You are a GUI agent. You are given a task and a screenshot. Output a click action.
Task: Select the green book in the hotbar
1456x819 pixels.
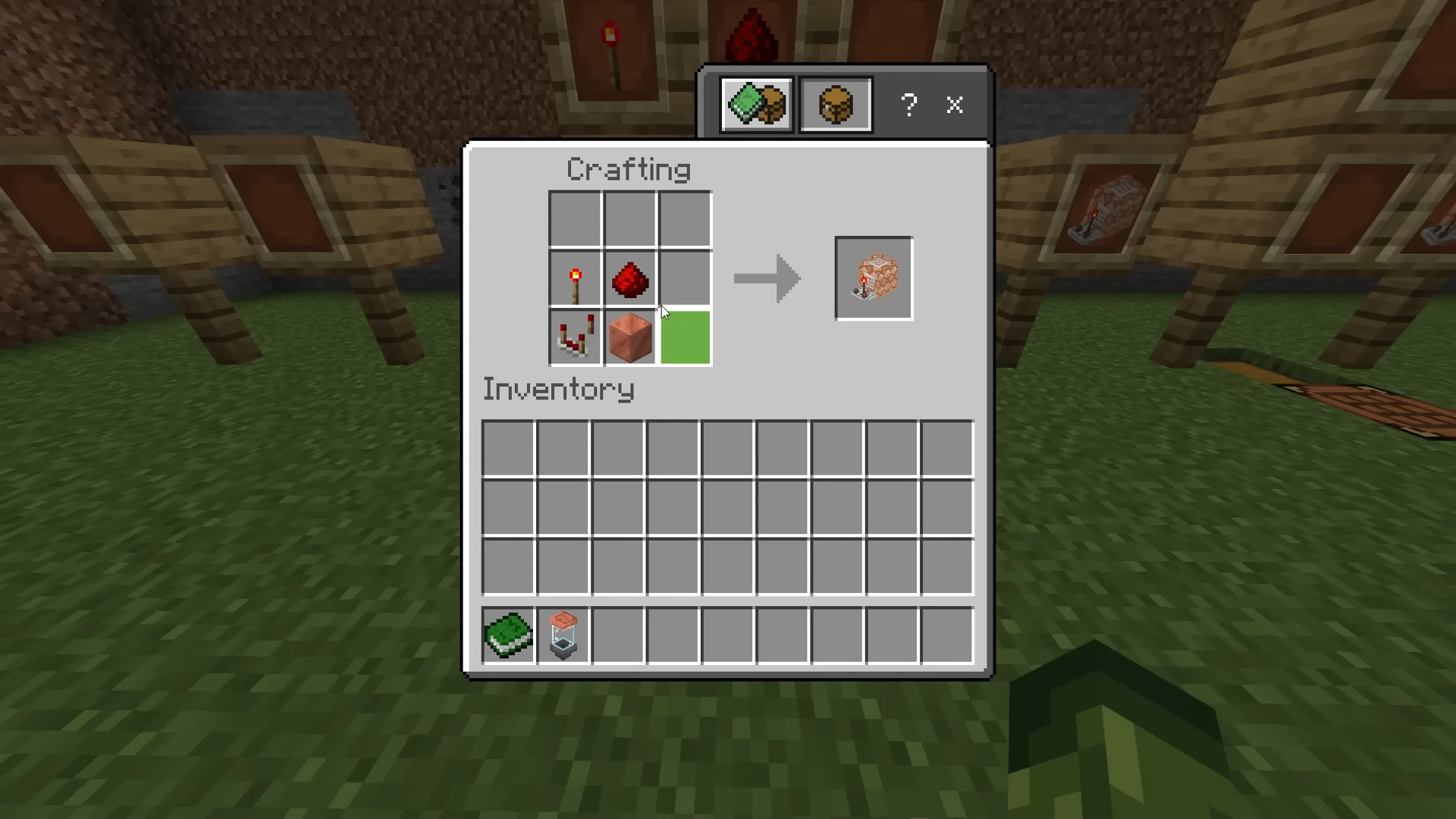tap(508, 635)
